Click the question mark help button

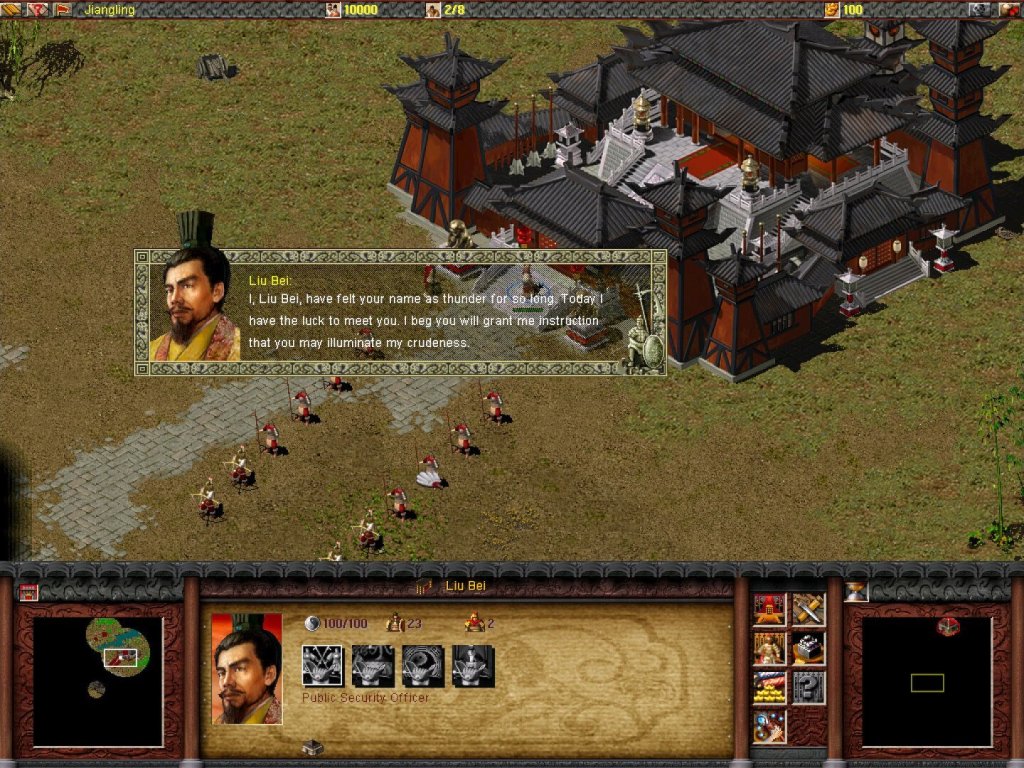808,687
